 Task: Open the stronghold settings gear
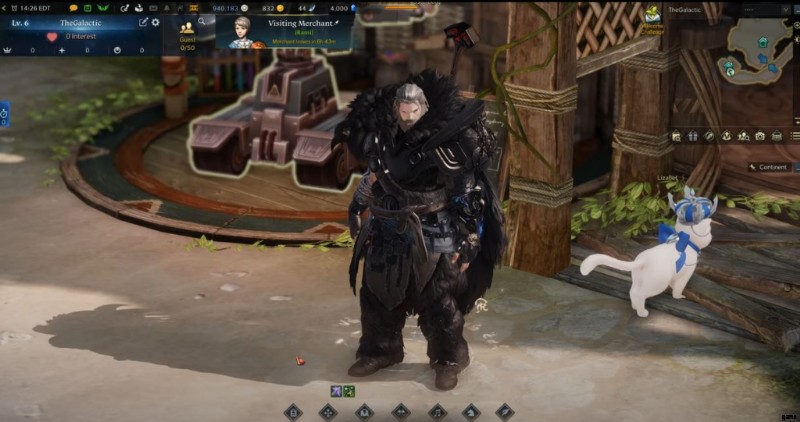(156, 22)
